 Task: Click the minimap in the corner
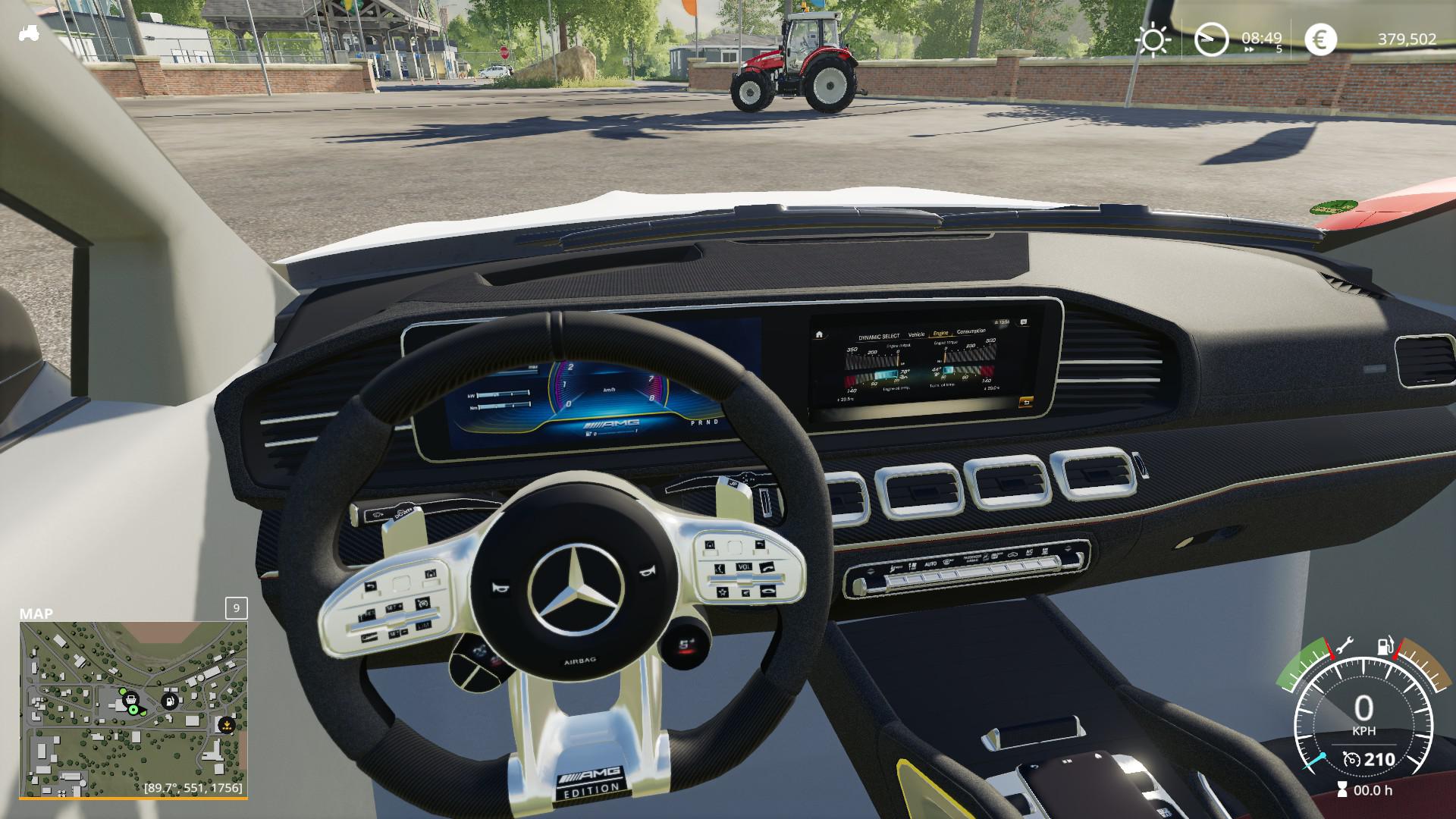(x=133, y=709)
